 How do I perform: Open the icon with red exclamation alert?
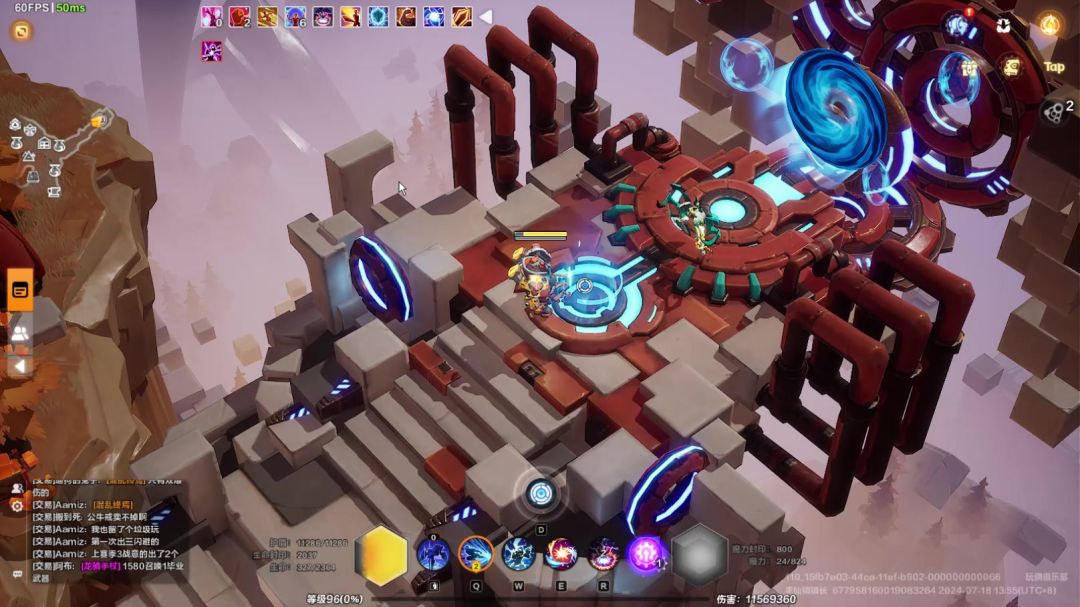point(958,25)
